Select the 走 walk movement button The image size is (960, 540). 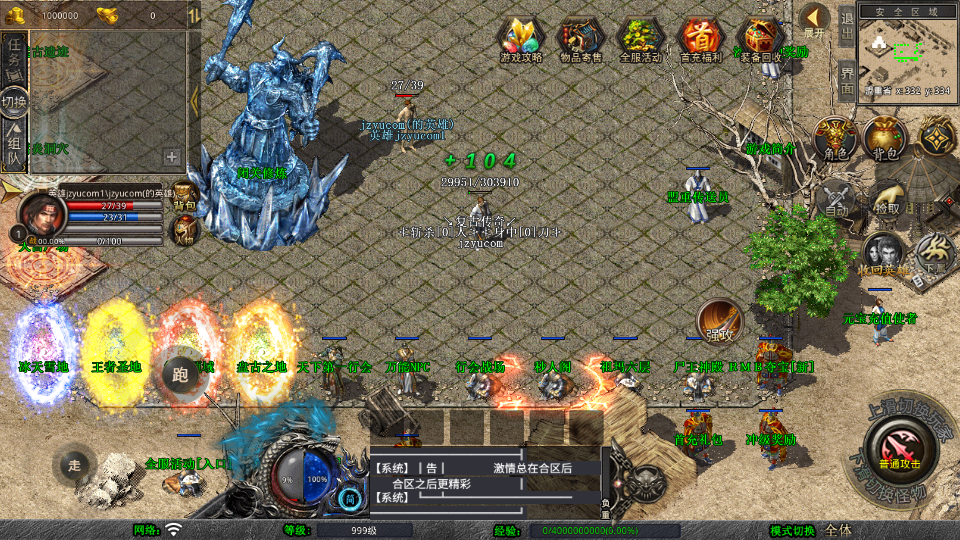75,464
